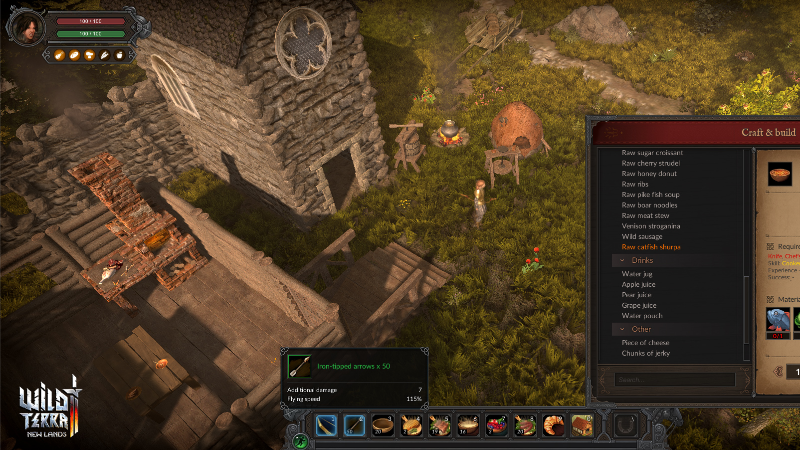800x450 pixels.
Task: Select Venison stroganina in the recipe list
Action: click(650, 226)
